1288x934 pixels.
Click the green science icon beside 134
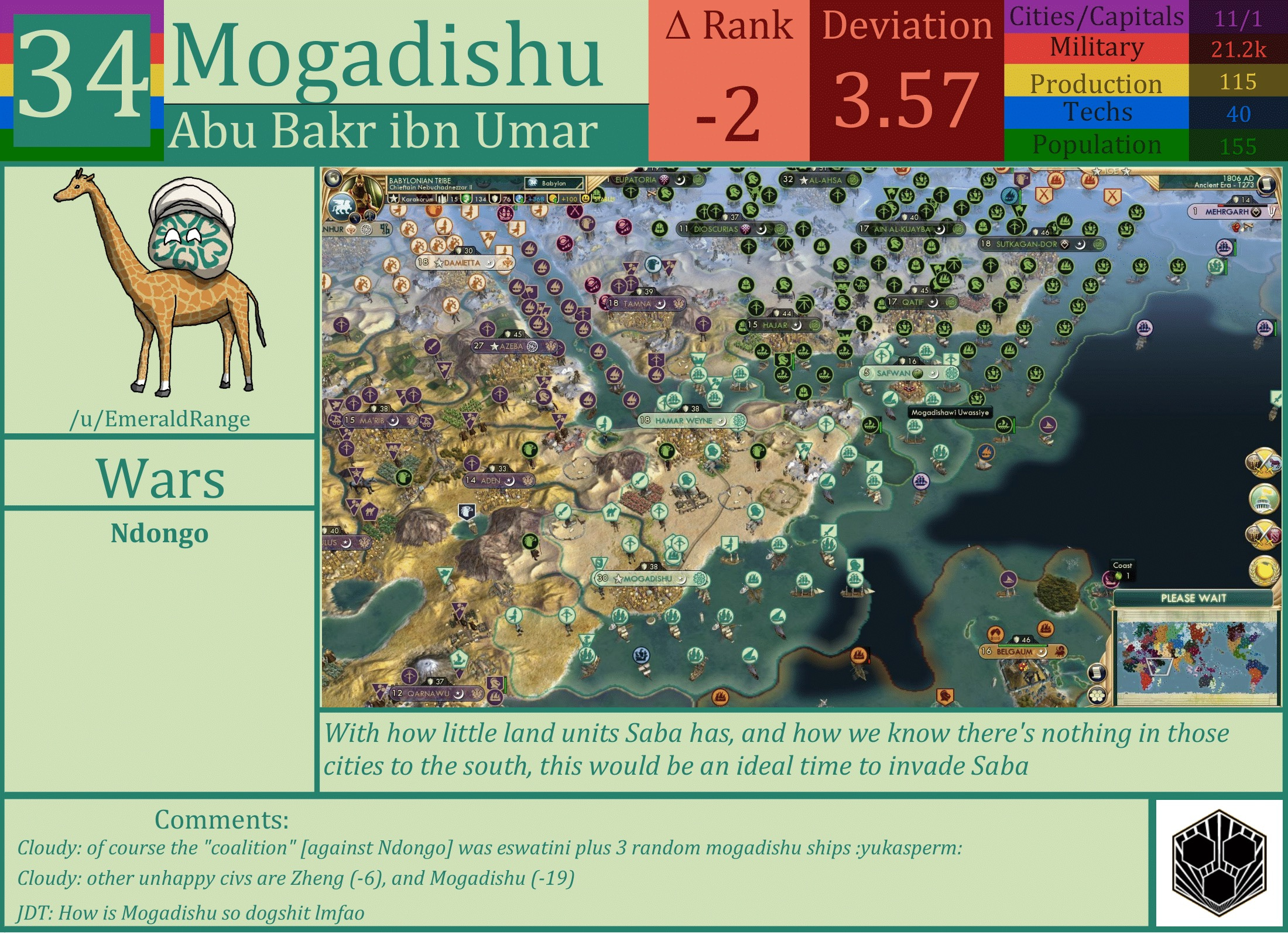point(466,199)
